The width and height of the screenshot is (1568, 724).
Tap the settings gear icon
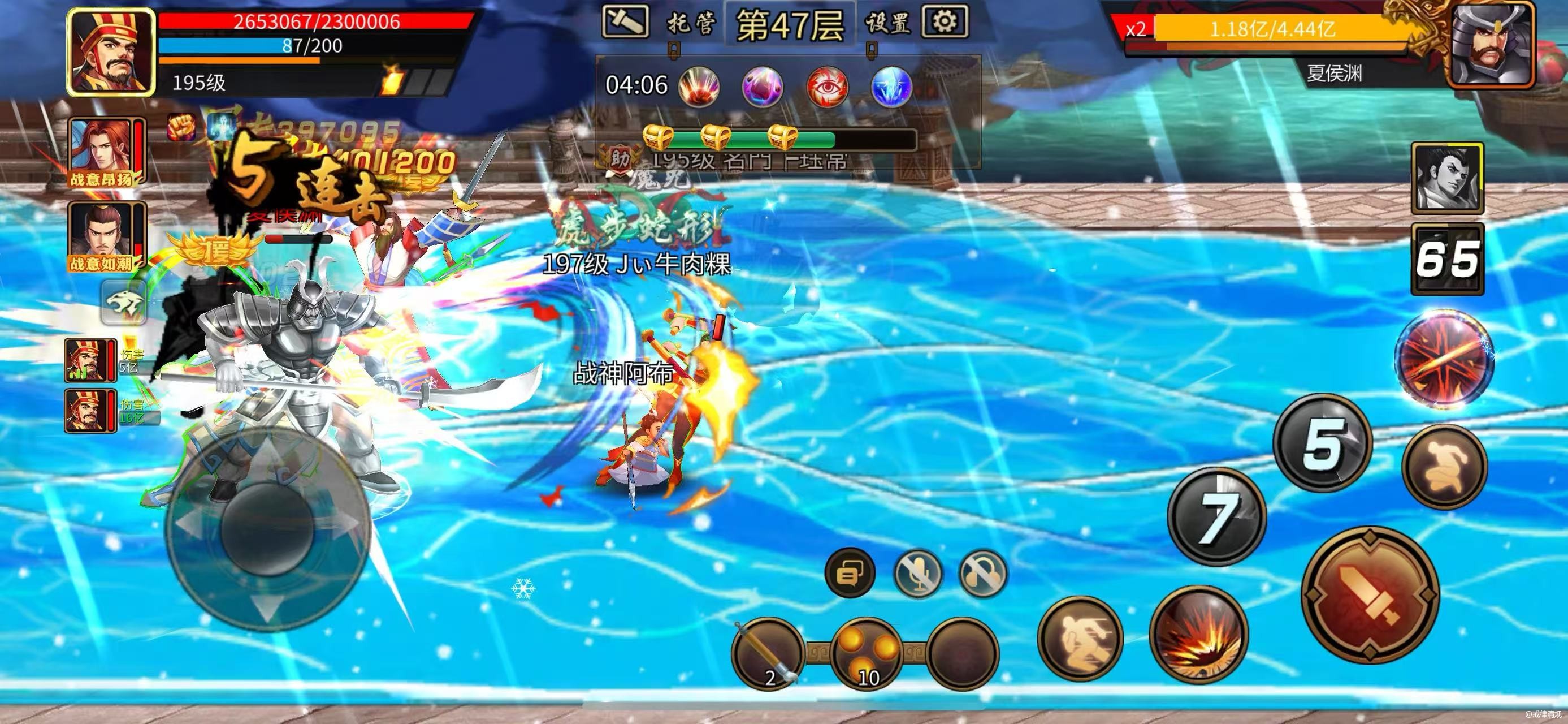coord(945,22)
